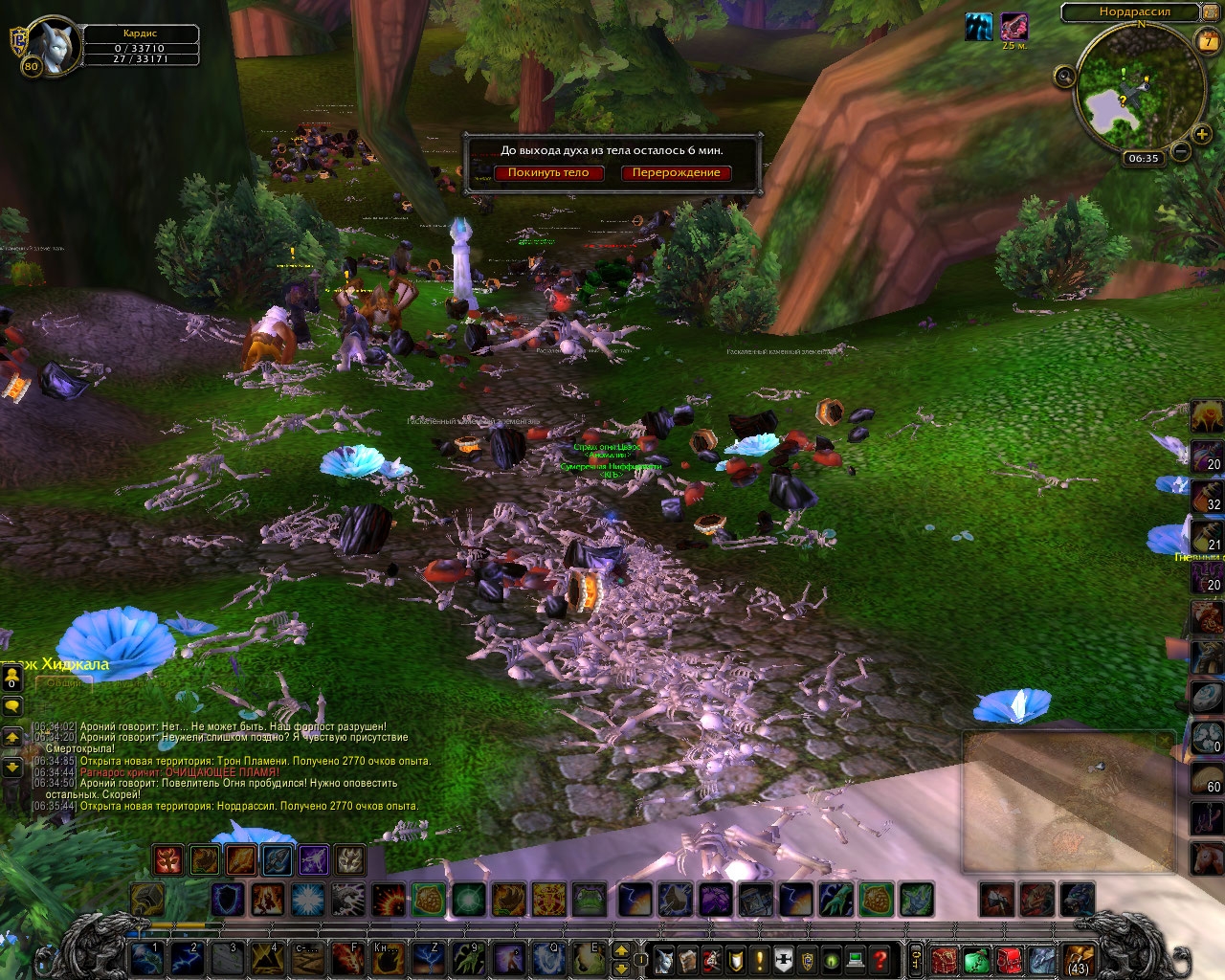1225x980 pixels.
Task: Open the world map button beside Нордрассил
Action: tap(1210, 12)
